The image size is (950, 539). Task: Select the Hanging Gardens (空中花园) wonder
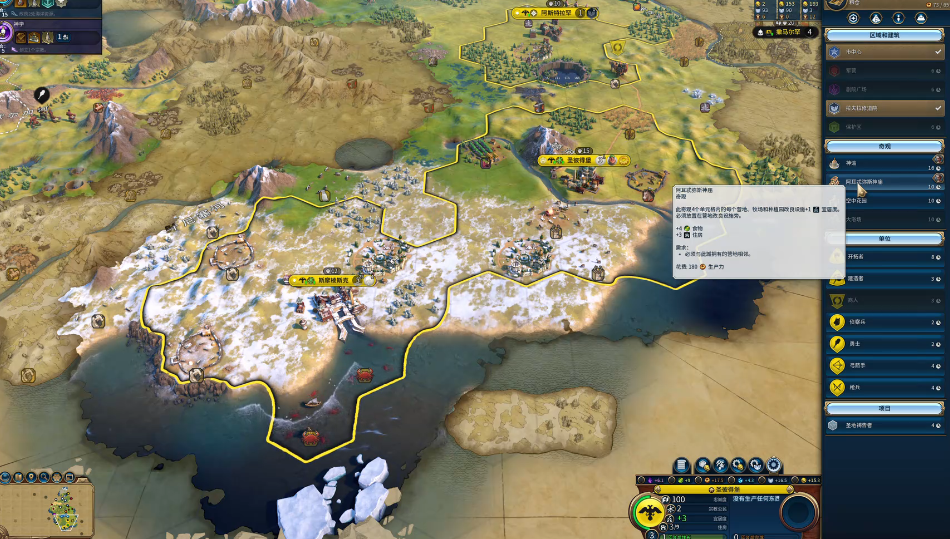click(x=884, y=201)
